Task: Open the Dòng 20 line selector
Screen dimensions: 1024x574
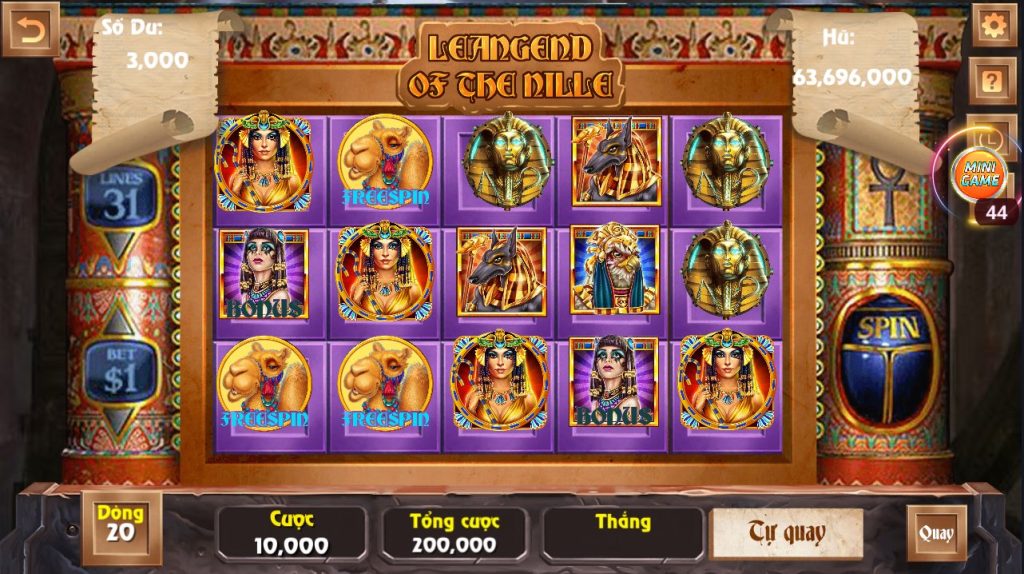Action: [x=121, y=525]
